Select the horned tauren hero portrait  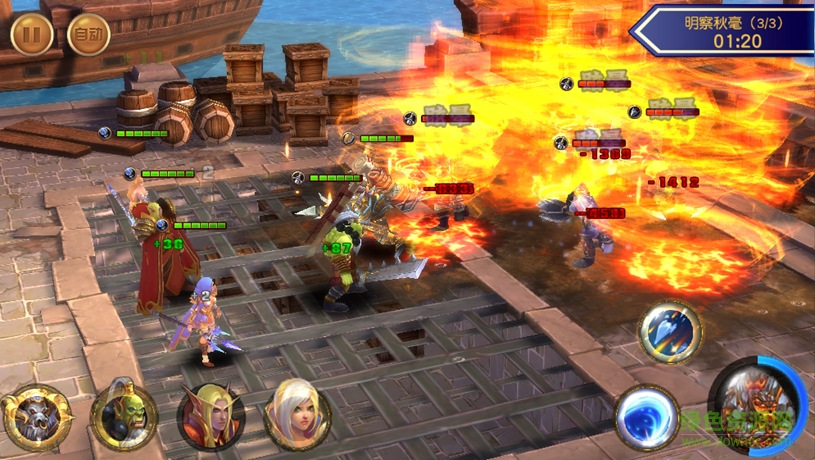36,416
